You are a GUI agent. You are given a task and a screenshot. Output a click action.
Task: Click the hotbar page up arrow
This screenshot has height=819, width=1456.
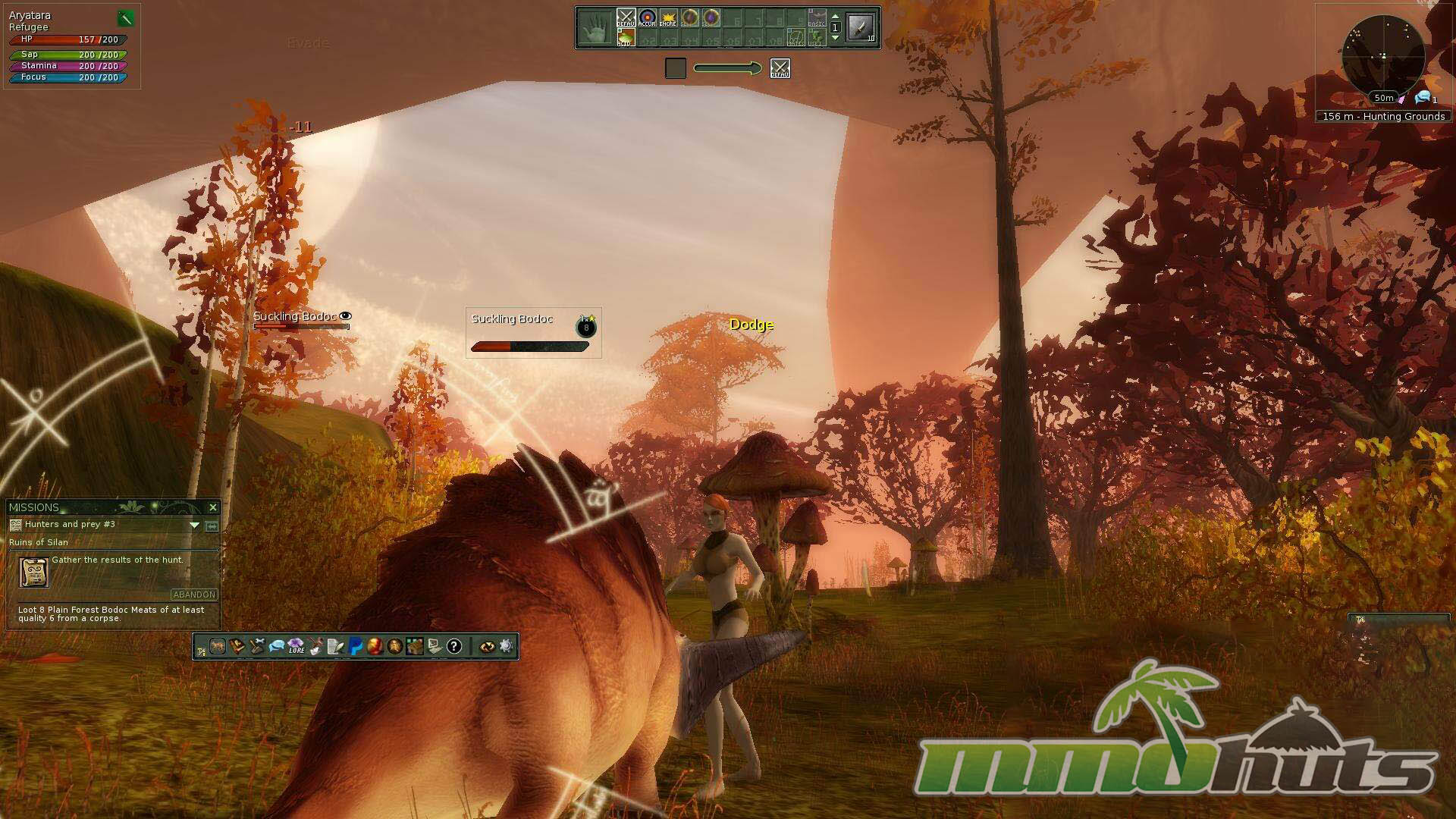(x=835, y=16)
